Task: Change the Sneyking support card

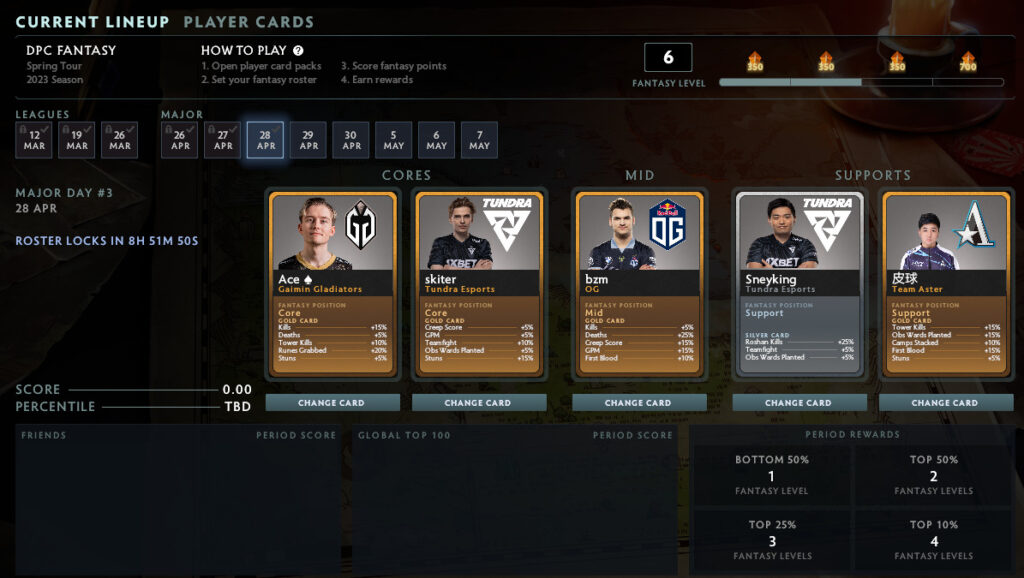Action: click(798, 403)
